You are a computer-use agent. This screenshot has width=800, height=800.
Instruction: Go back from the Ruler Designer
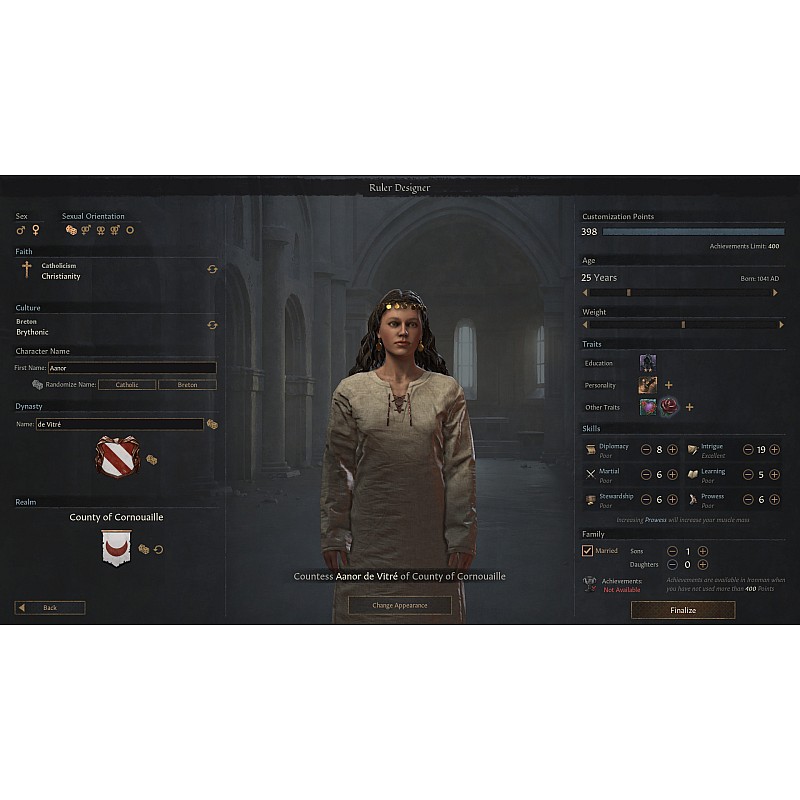(x=50, y=608)
